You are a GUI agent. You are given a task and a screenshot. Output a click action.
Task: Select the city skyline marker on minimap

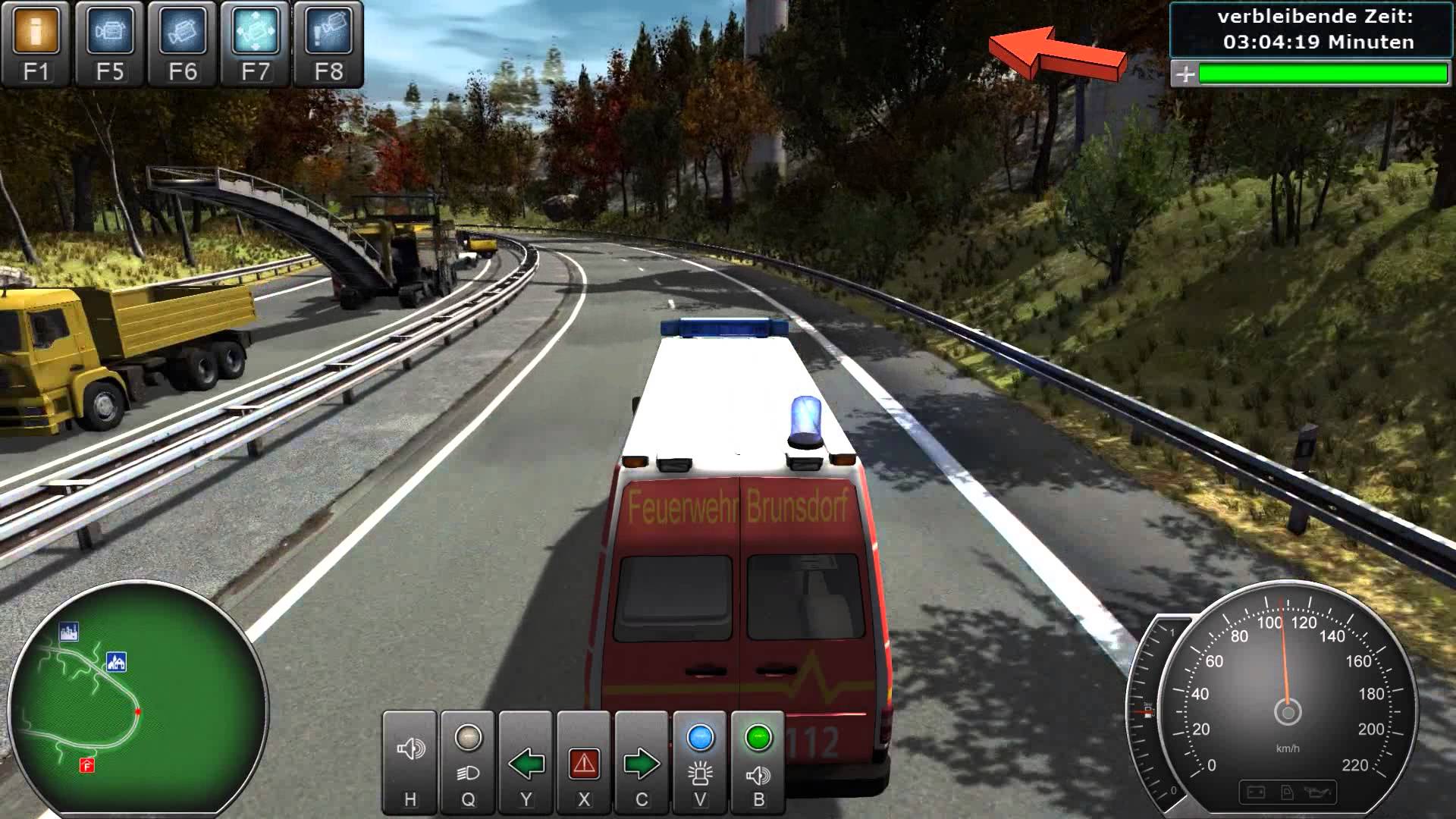click(x=69, y=632)
